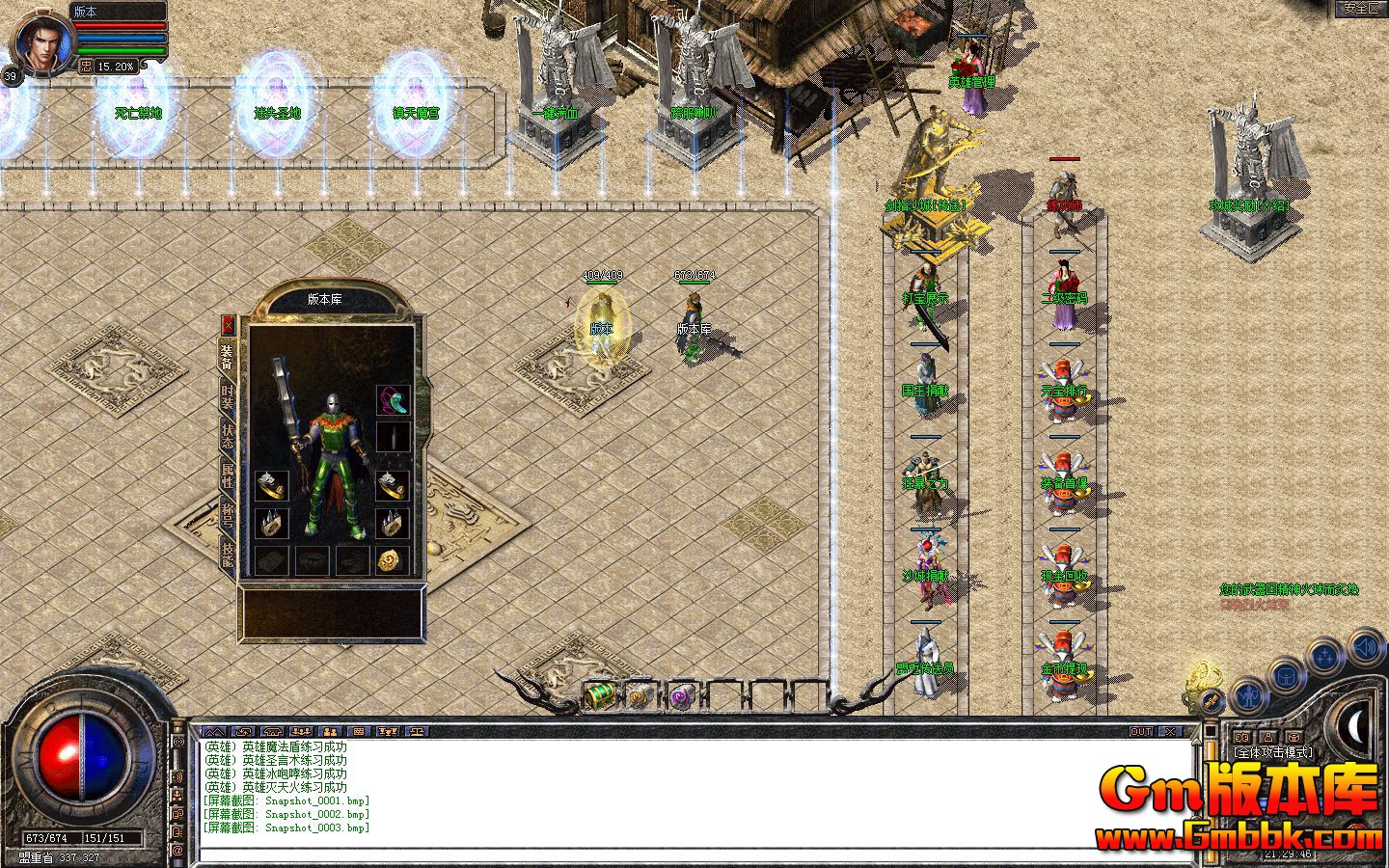Open the 时装 (Fashion) tab
Viewport: 1389px width, 868px height.
coord(228,396)
